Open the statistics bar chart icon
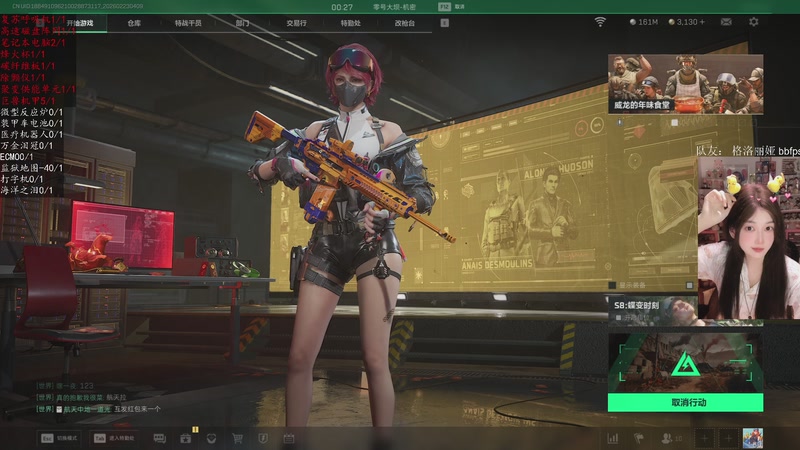800x450 pixels. 612,438
